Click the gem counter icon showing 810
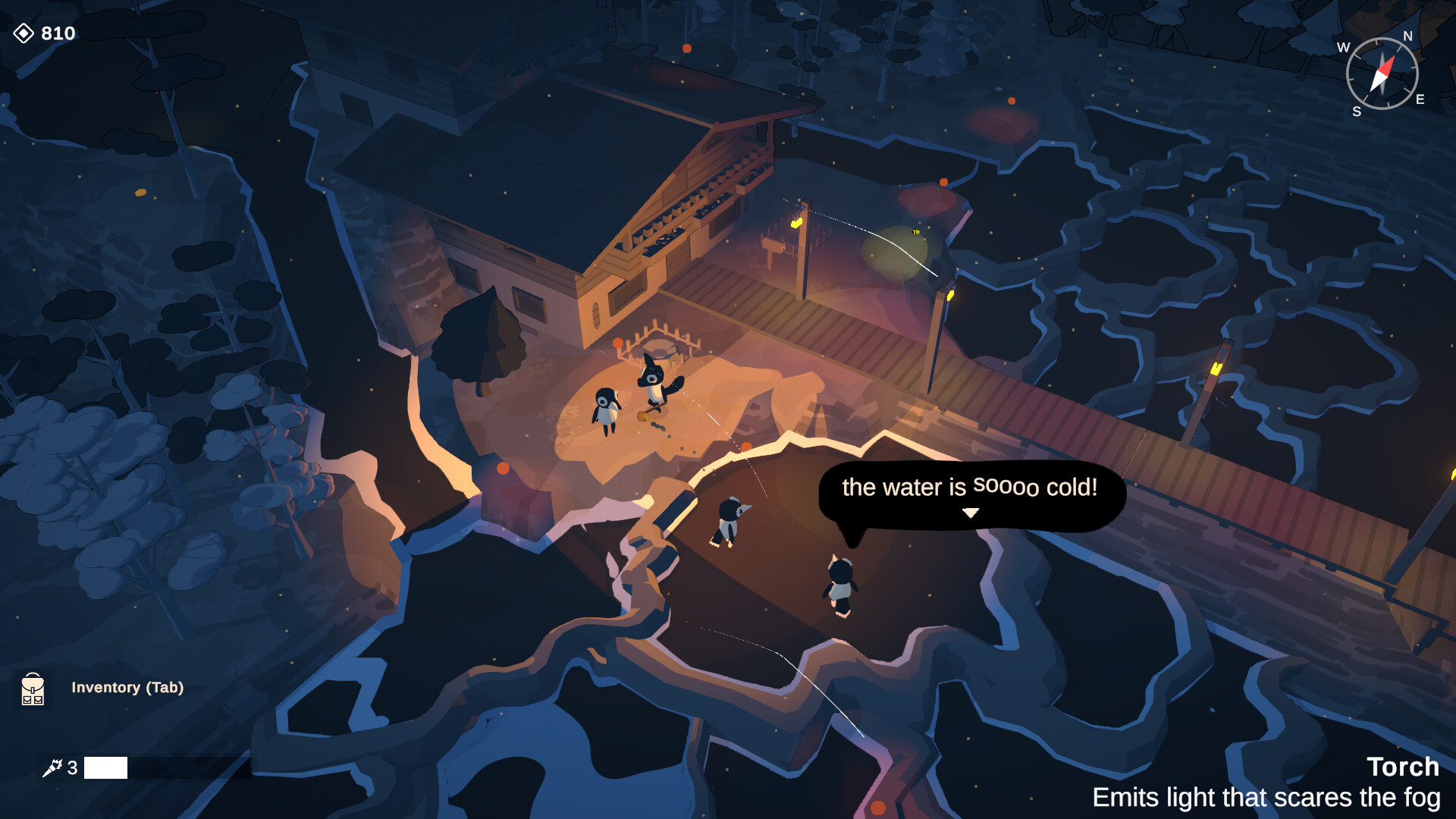The width and height of the screenshot is (1456, 819). pyautogui.click(x=25, y=32)
